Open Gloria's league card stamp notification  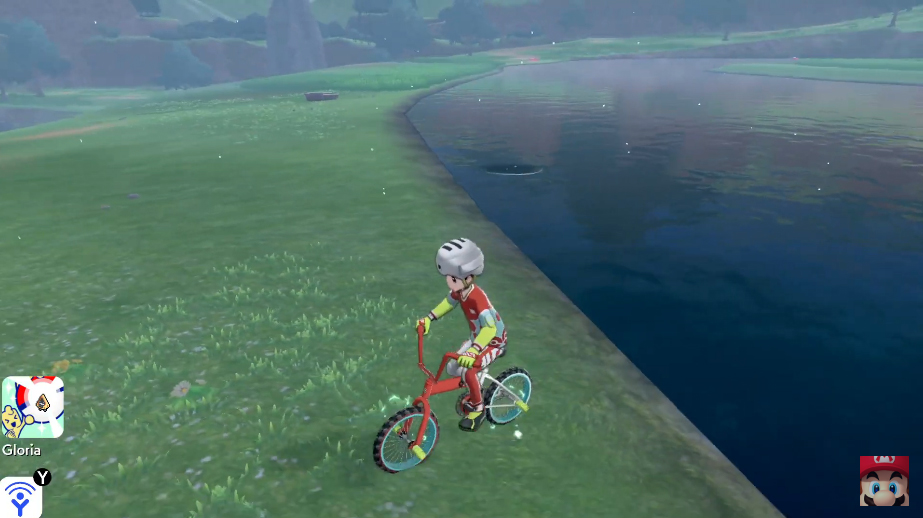(32, 407)
